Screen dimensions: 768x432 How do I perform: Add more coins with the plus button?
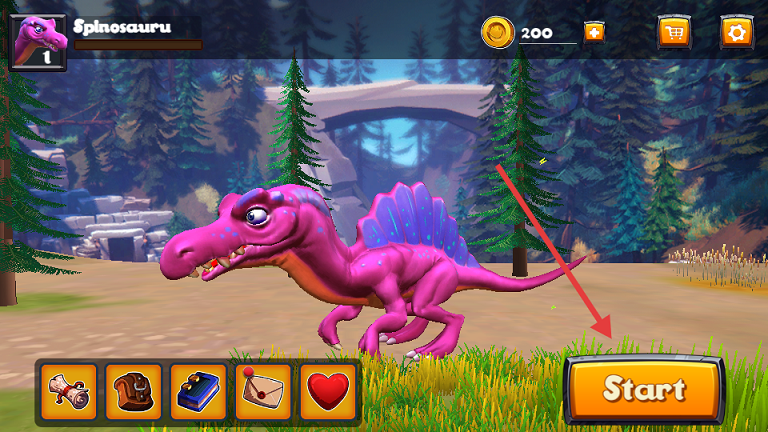point(594,32)
